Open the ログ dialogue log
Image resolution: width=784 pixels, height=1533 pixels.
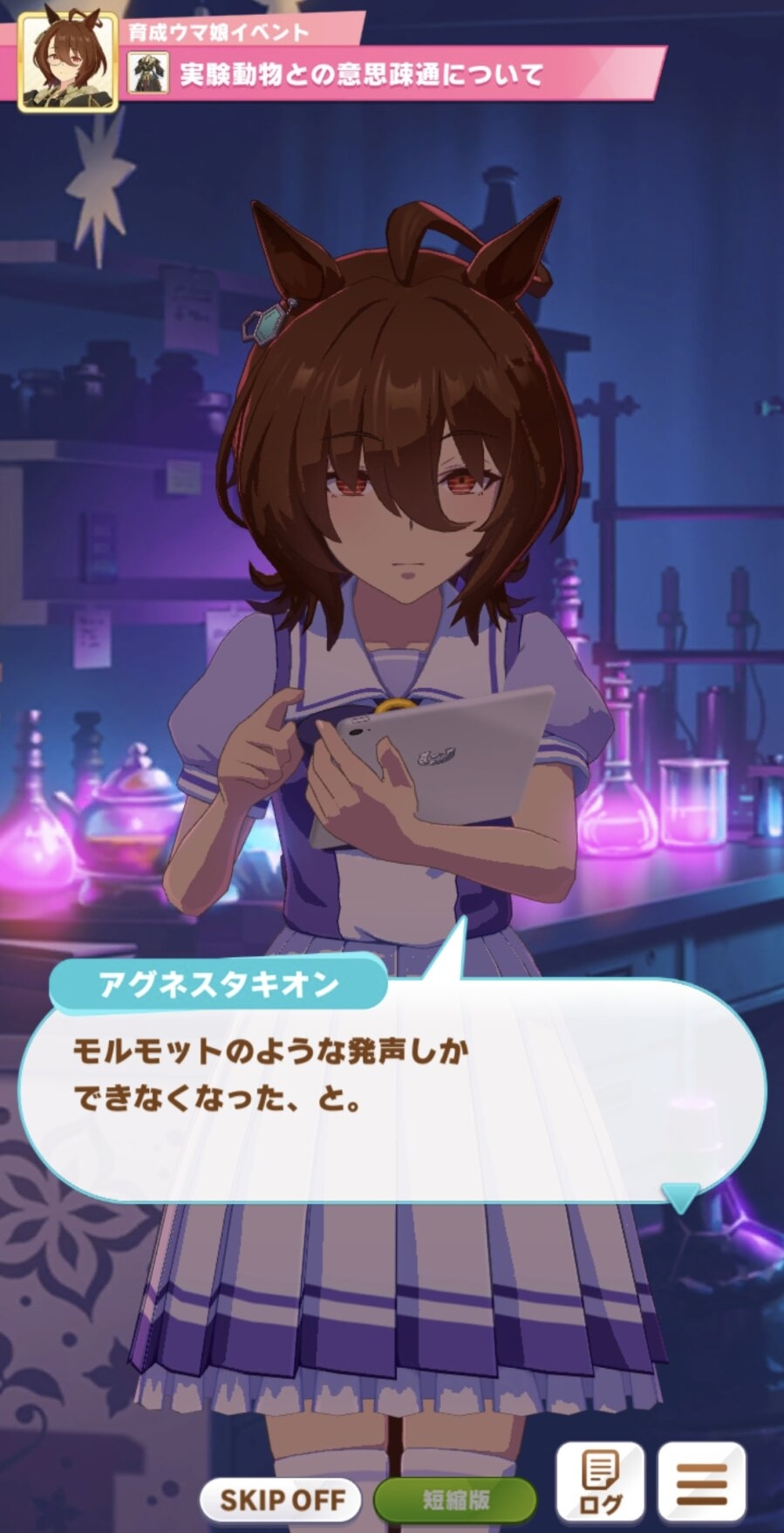tap(601, 1482)
